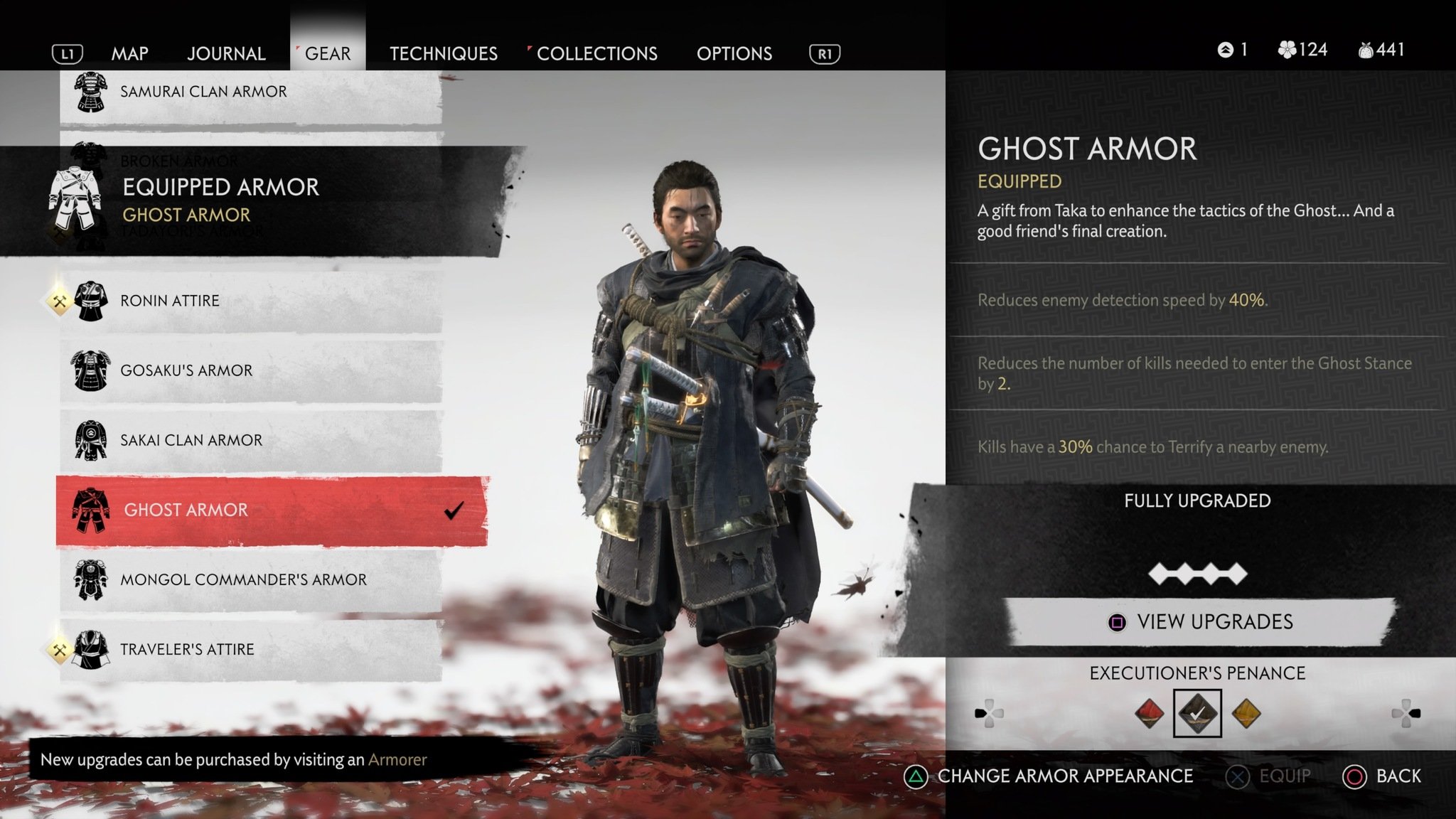Select Samurai Clan Armor from the list
Image resolution: width=1456 pixels, height=819 pixels.
pos(203,92)
